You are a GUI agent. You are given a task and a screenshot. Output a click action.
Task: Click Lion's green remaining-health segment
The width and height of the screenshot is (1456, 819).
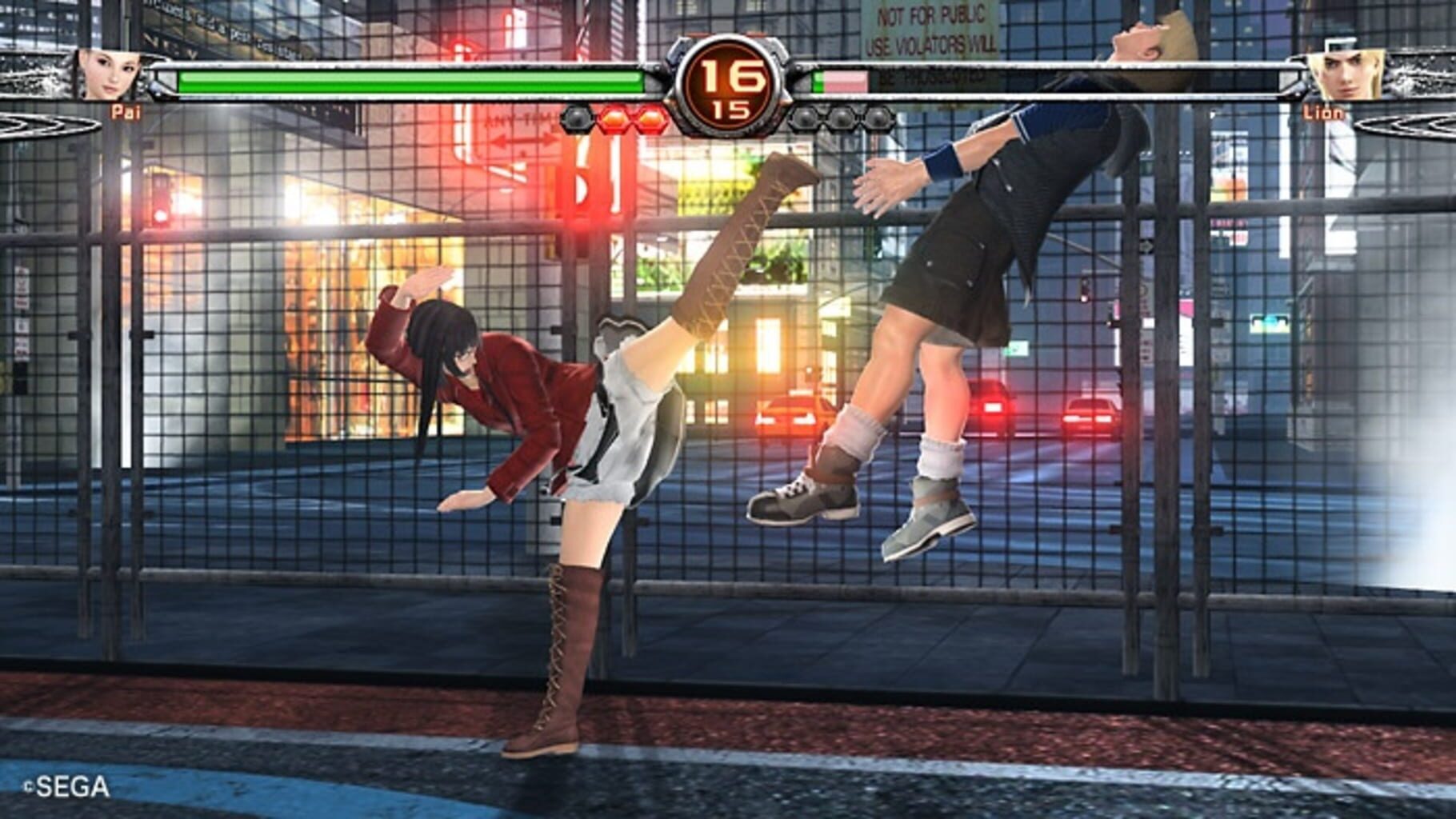click(x=818, y=80)
